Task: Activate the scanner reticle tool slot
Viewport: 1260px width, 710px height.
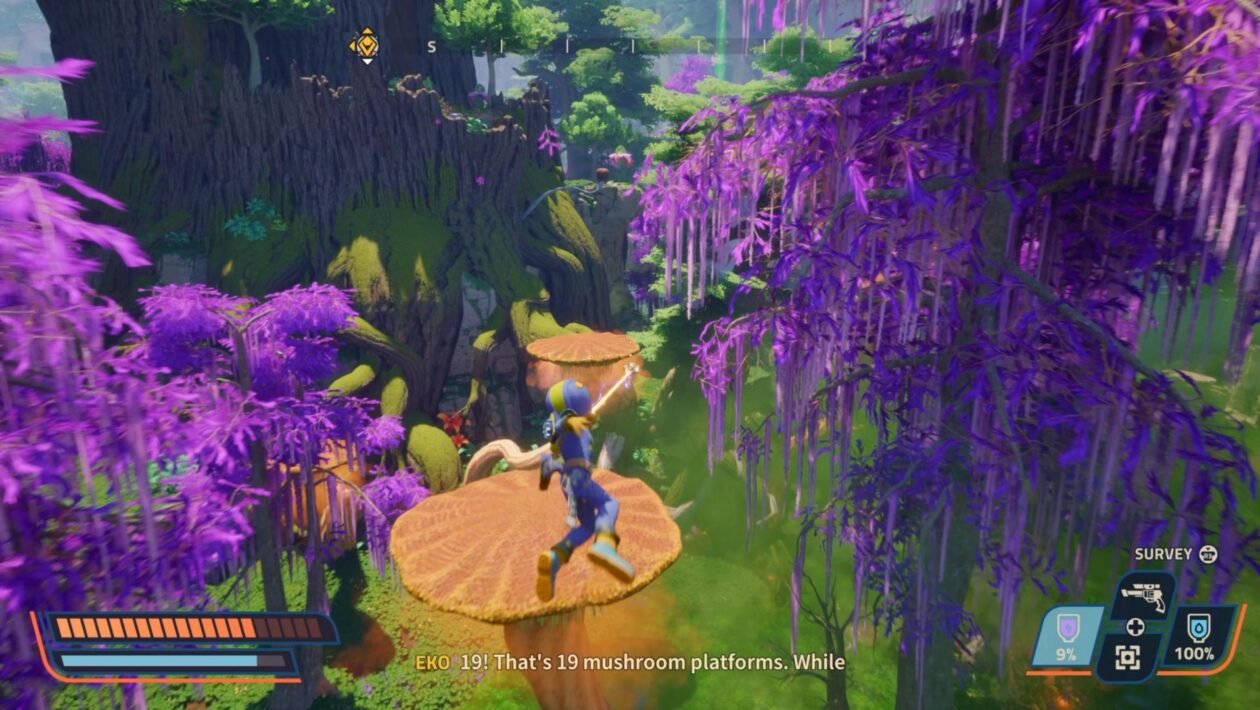Action: click(1127, 657)
